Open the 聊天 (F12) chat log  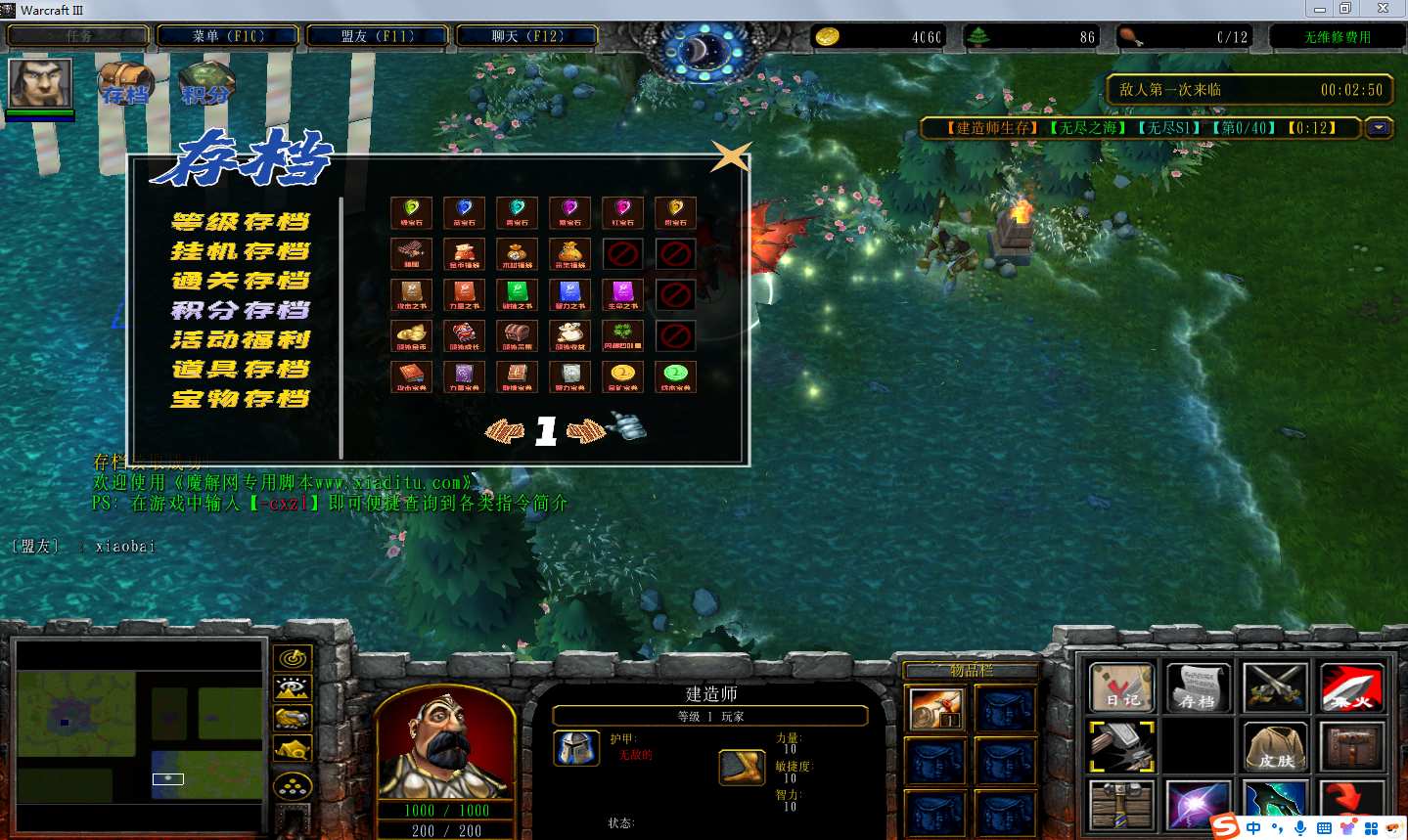point(526,36)
